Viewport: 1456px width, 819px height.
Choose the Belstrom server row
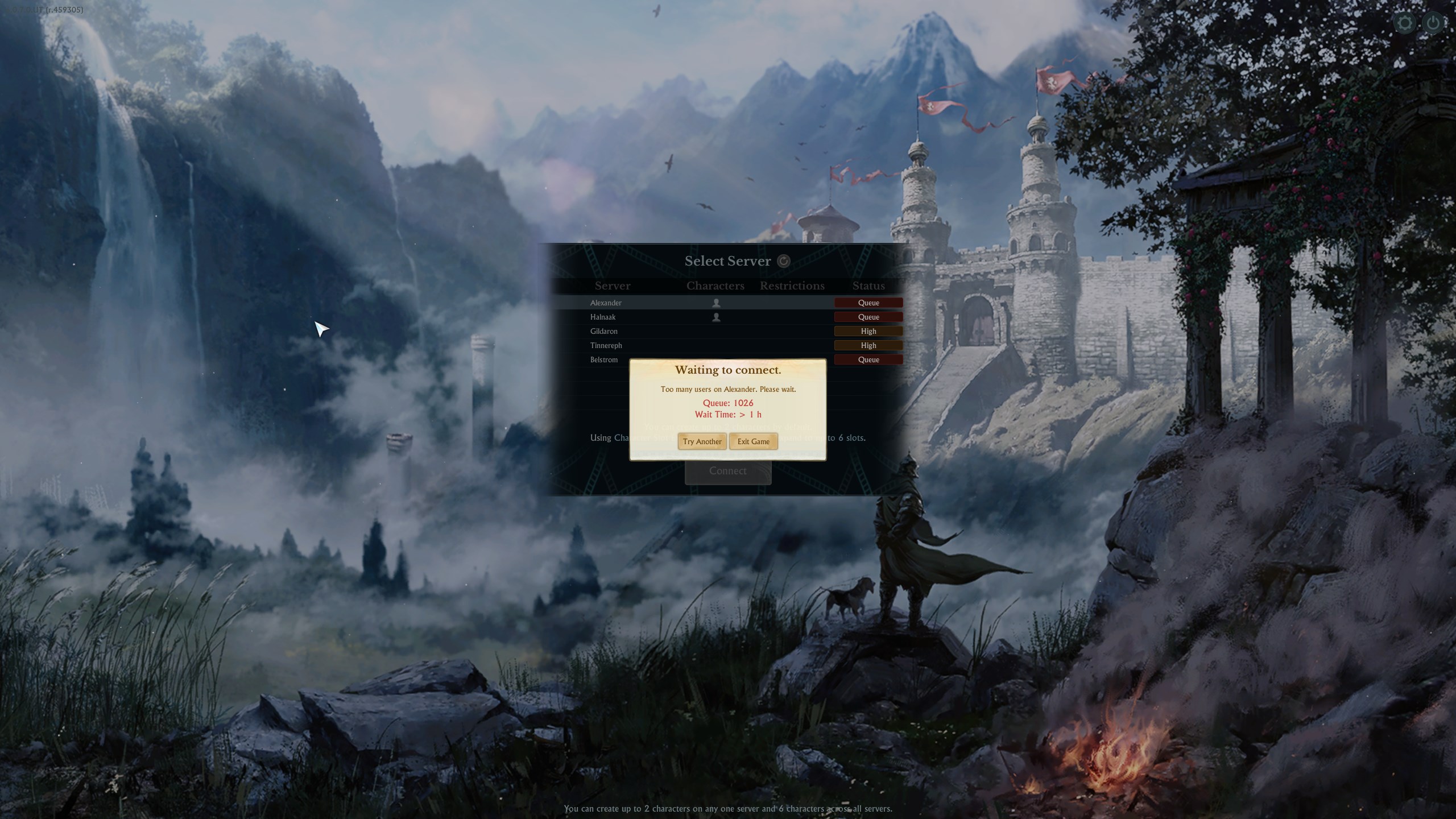click(603, 359)
